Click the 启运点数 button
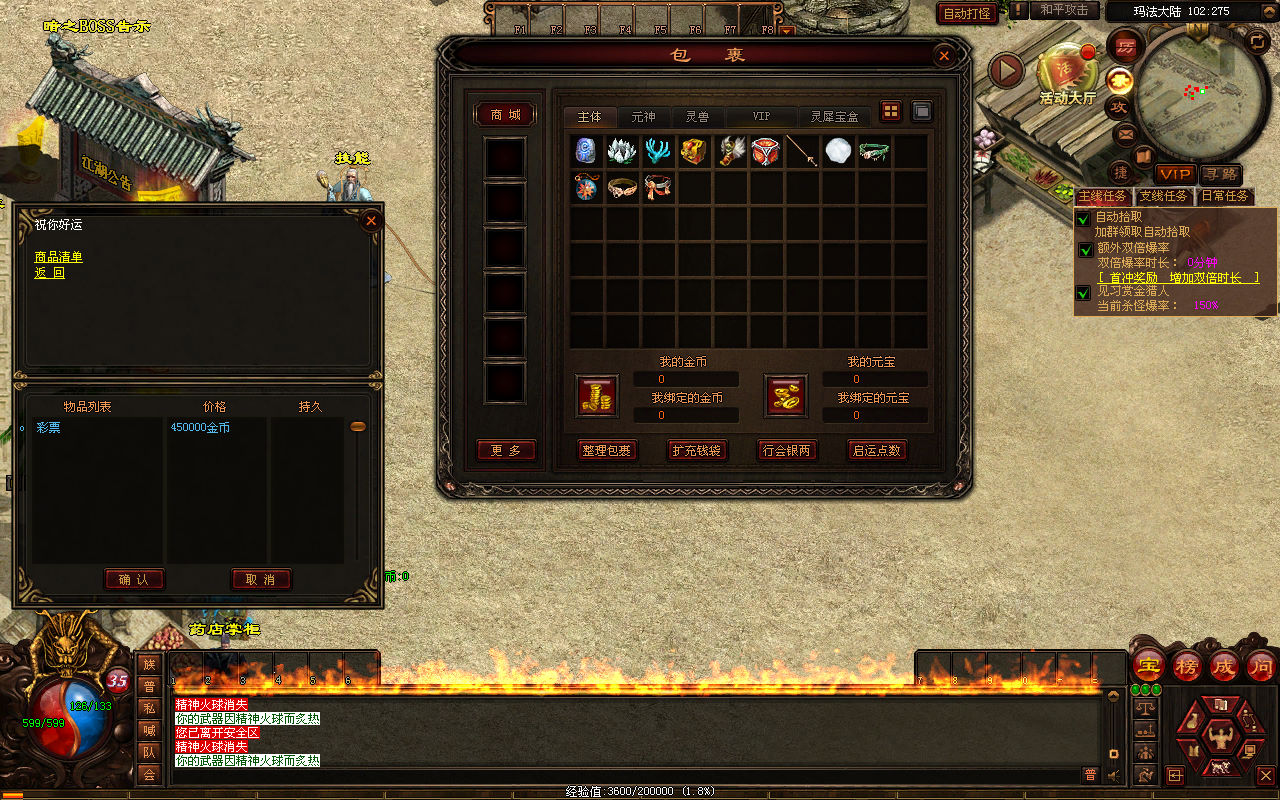This screenshot has width=1280, height=800. pyautogui.click(x=877, y=451)
